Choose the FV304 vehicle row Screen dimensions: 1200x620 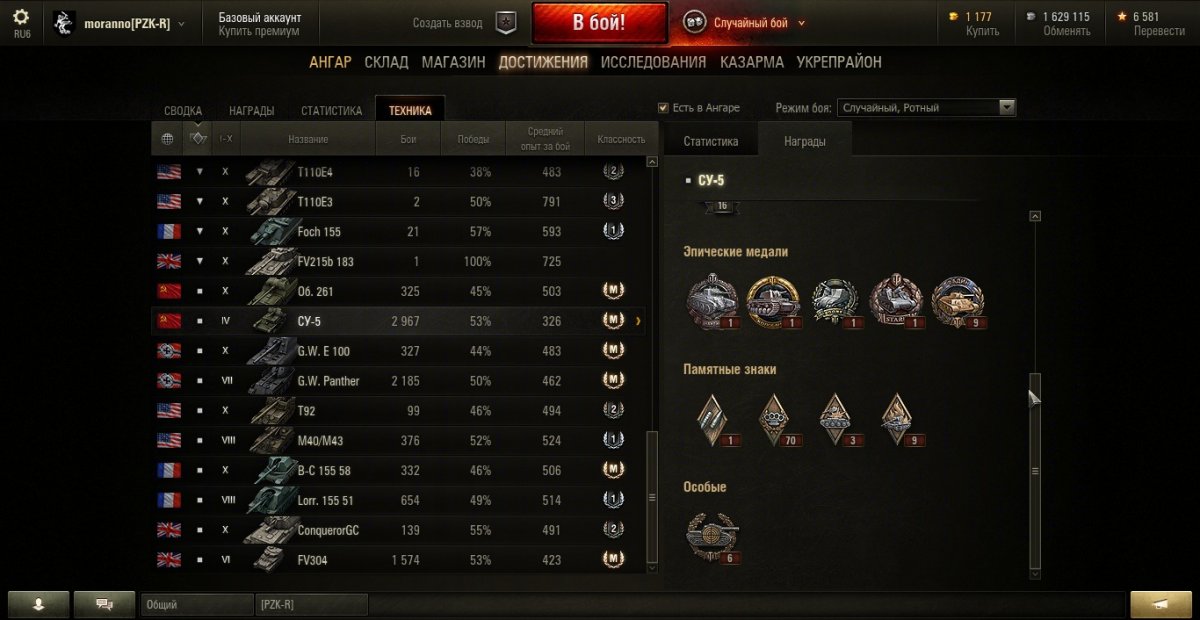pos(400,561)
